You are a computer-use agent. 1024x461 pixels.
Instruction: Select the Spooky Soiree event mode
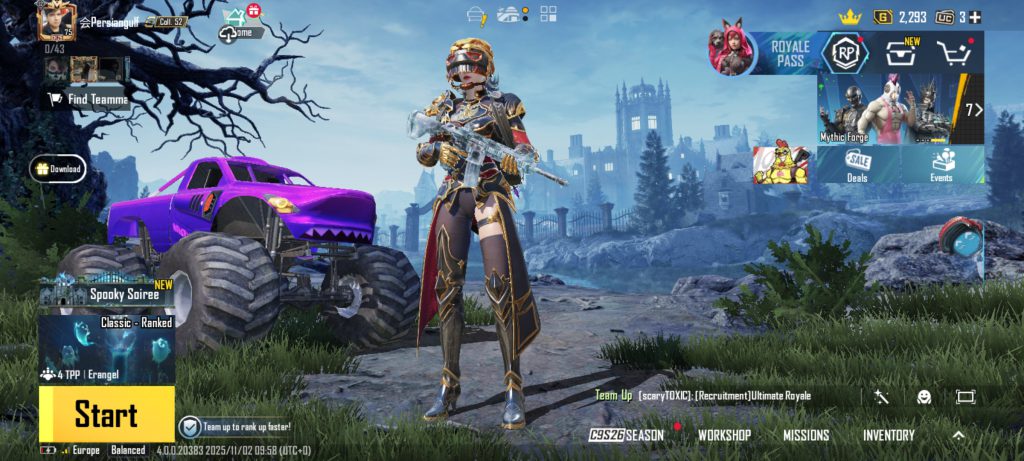[106, 294]
